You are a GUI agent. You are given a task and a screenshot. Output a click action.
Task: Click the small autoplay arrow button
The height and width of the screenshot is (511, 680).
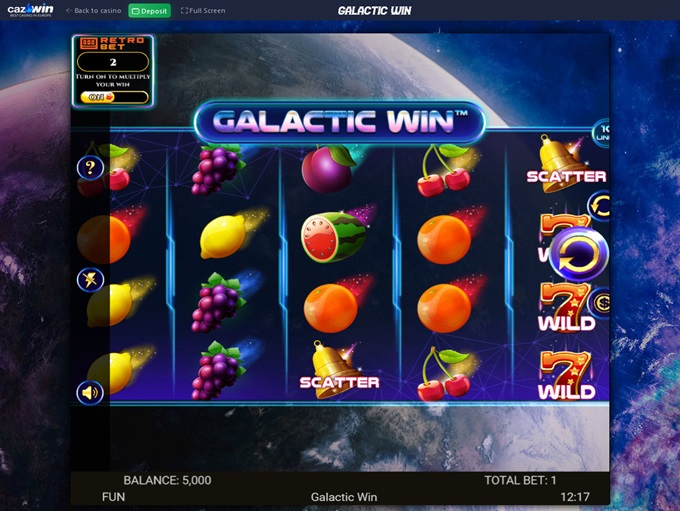(601, 207)
